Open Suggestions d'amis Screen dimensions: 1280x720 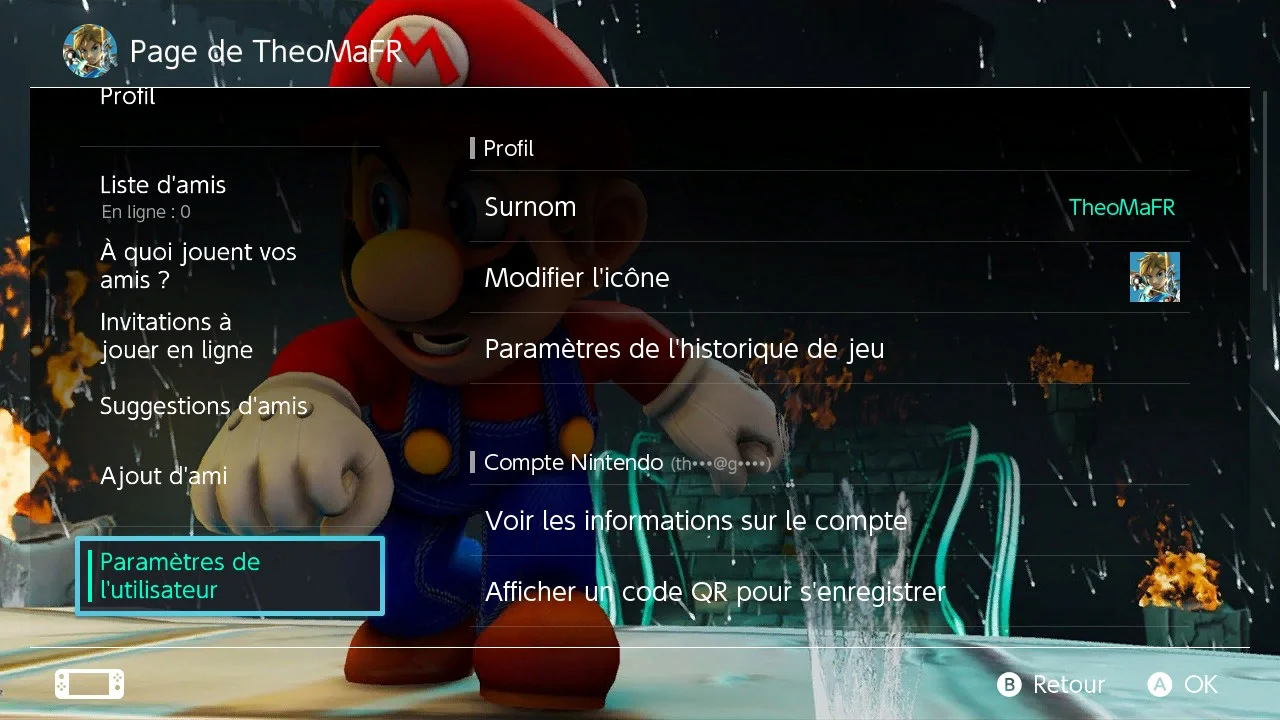(x=204, y=406)
